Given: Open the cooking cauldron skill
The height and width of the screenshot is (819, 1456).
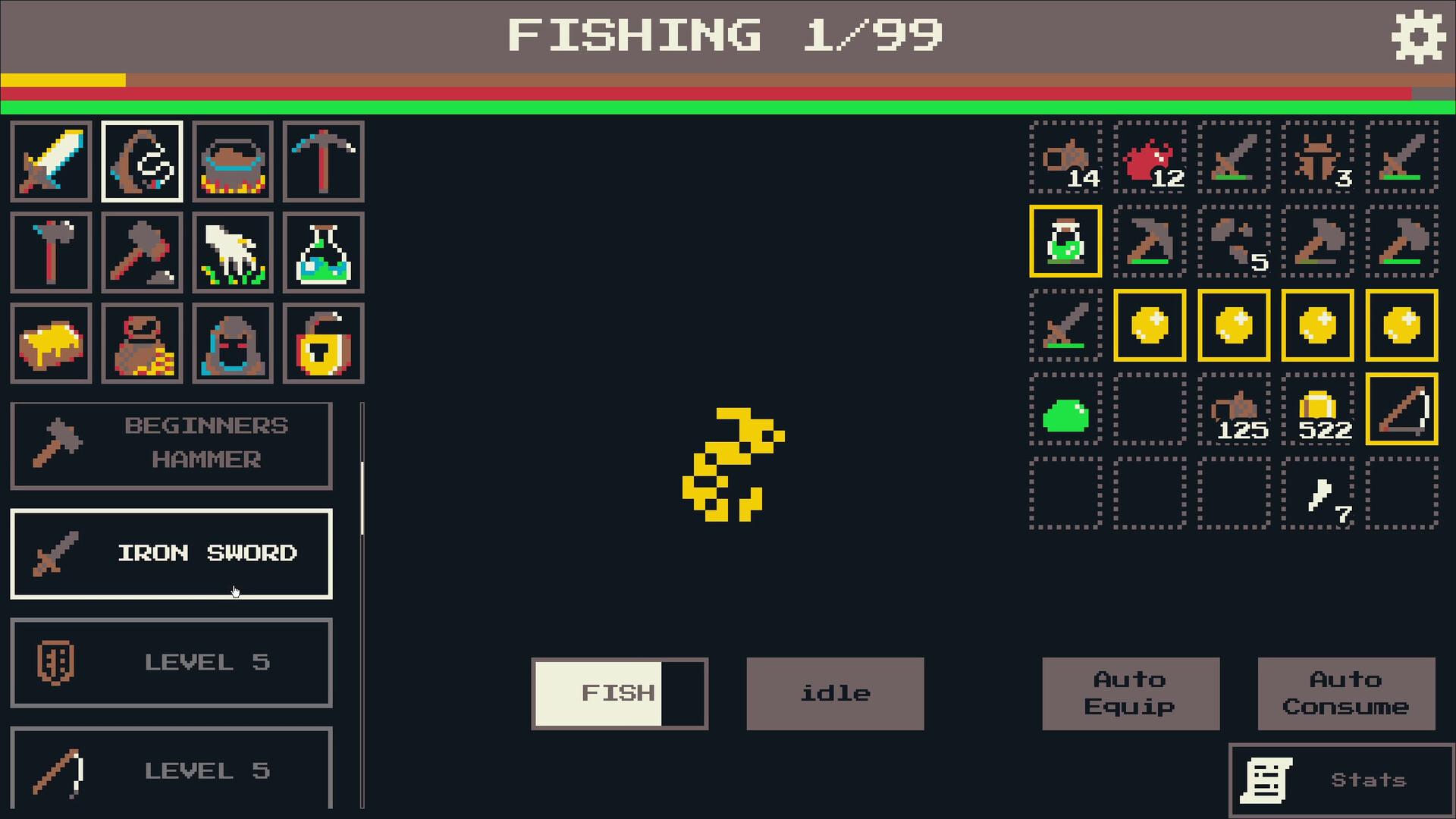Looking at the screenshot, I should pyautogui.click(x=232, y=162).
